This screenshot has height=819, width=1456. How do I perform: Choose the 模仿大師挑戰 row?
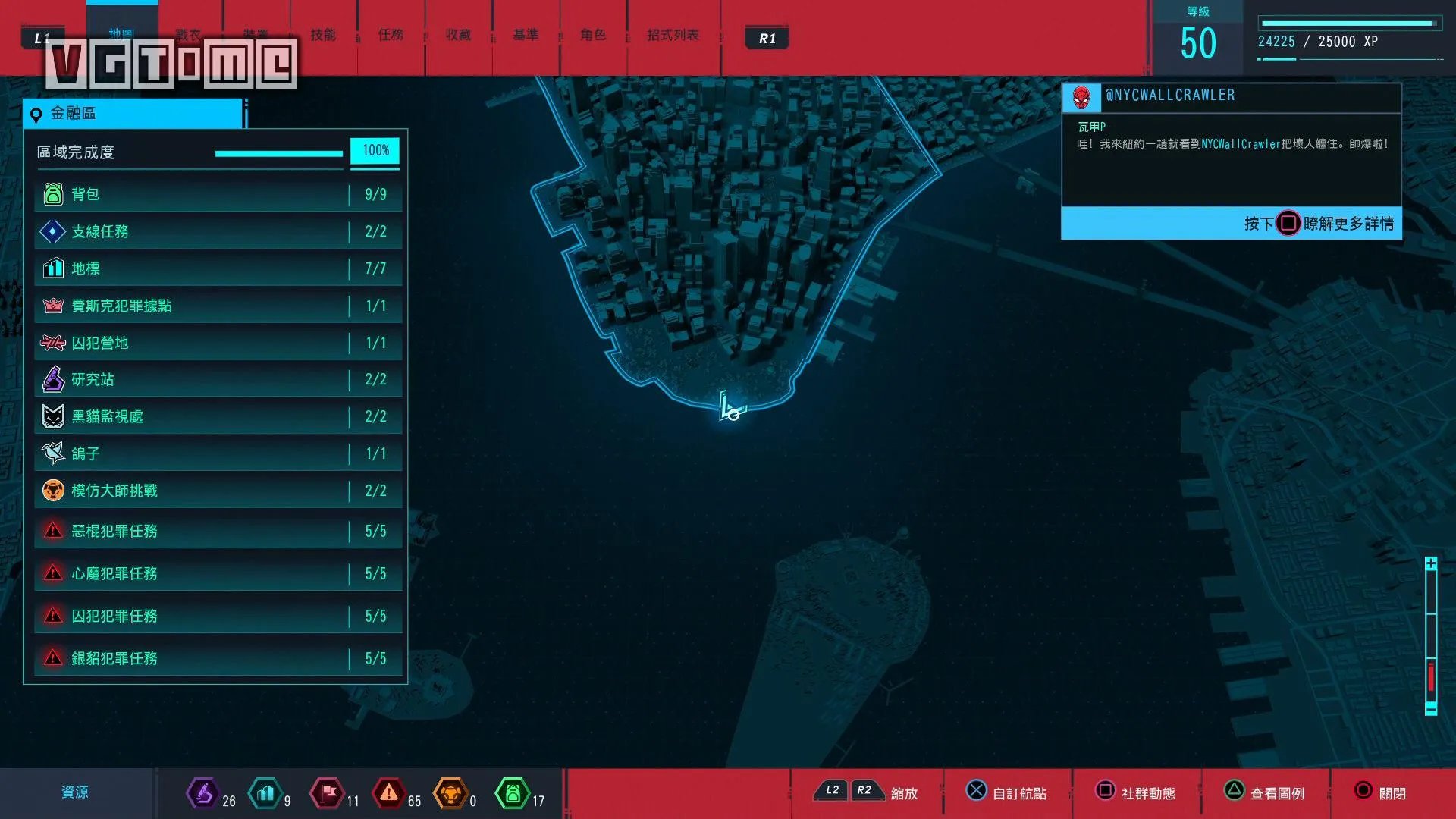(x=216, y=491)
